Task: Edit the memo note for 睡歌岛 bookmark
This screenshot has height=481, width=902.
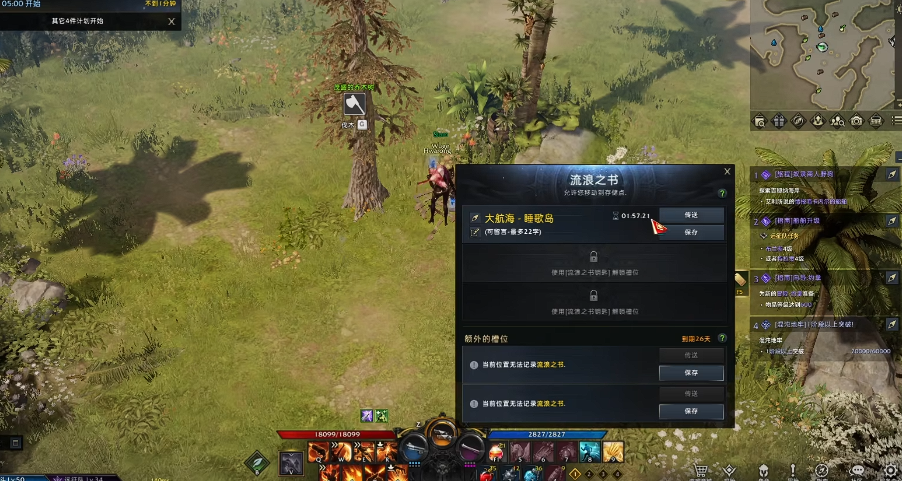Action: 476,232
